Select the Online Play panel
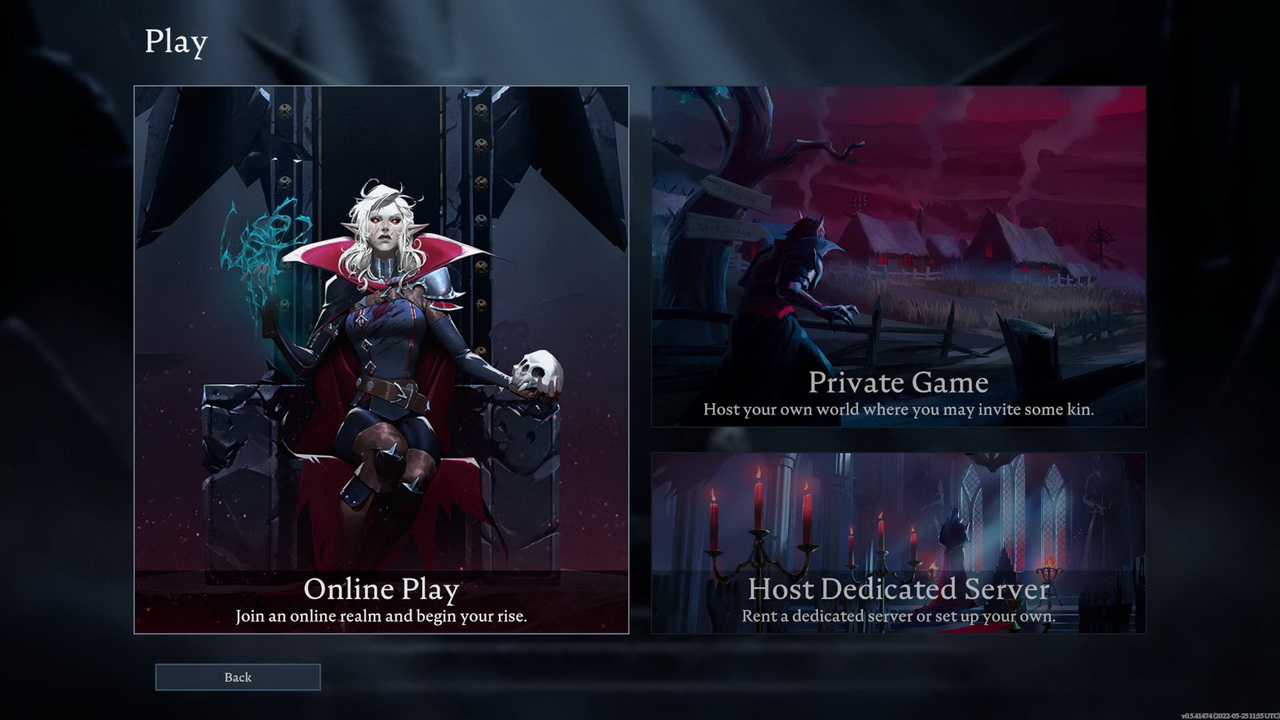This screenshot has width=1280, height=720. tap(381, 360)
